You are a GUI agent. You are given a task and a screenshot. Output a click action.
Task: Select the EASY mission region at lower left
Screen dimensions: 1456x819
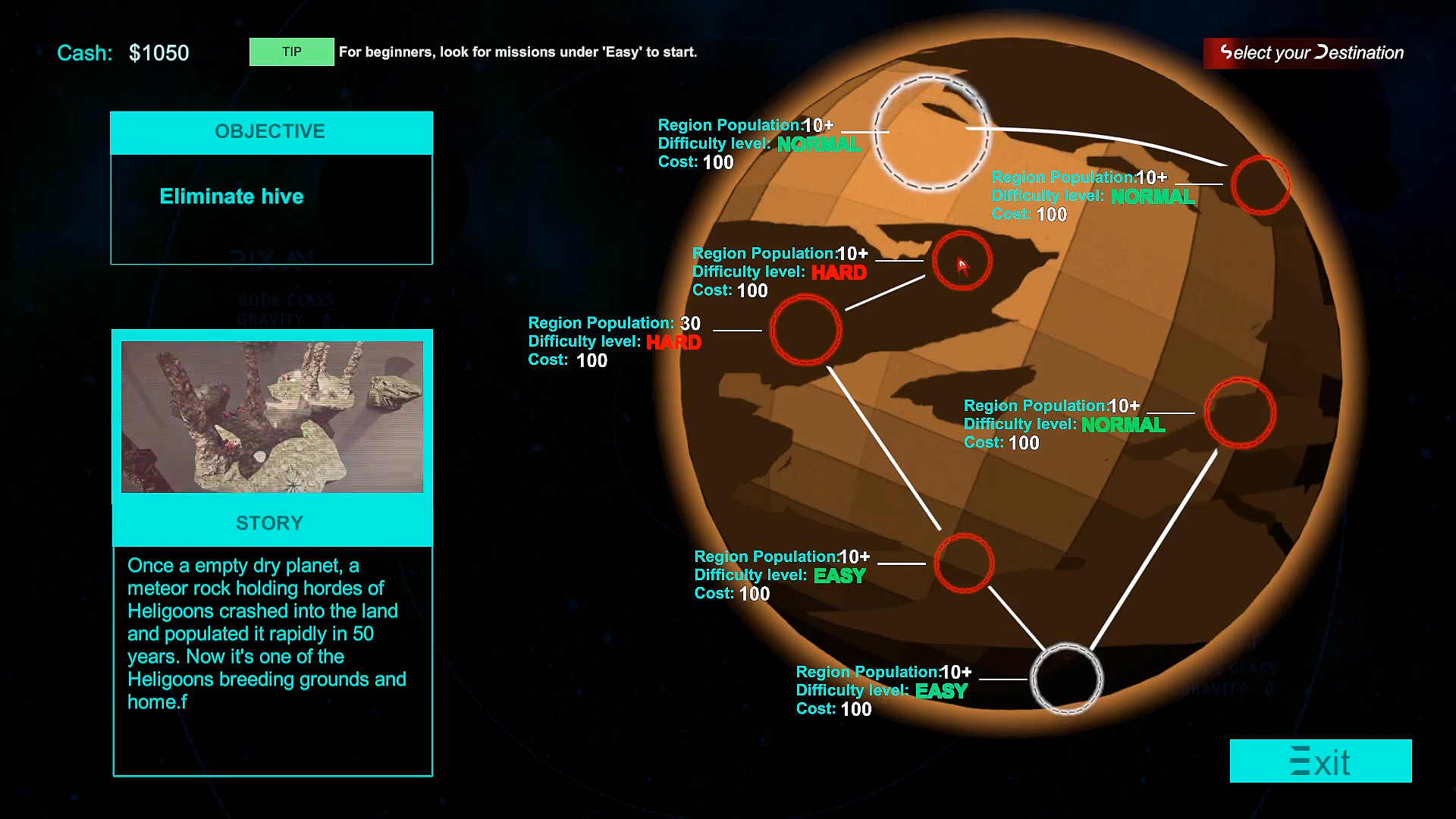coord(964,564)
